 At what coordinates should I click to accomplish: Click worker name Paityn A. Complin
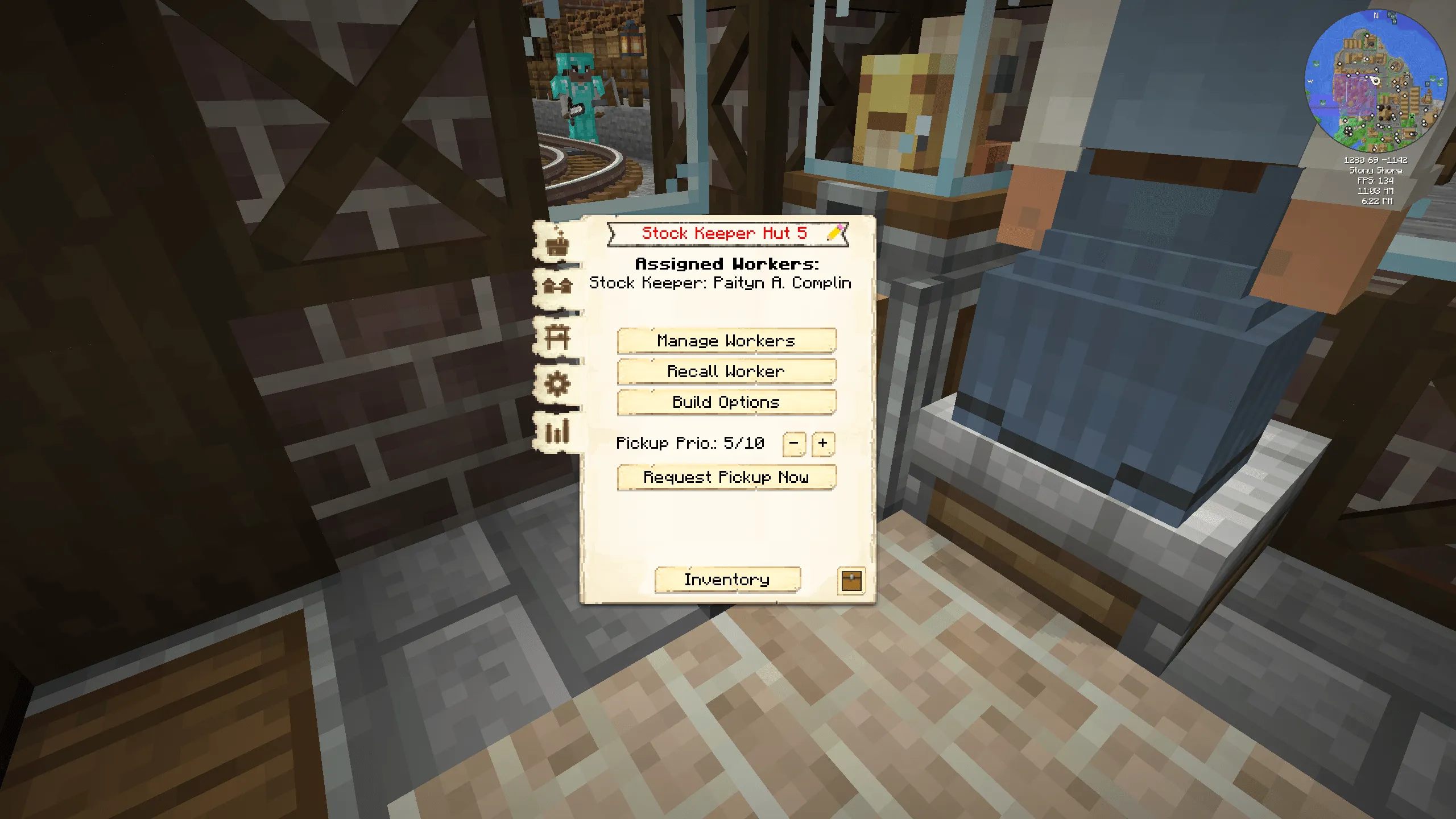point(719,283)
